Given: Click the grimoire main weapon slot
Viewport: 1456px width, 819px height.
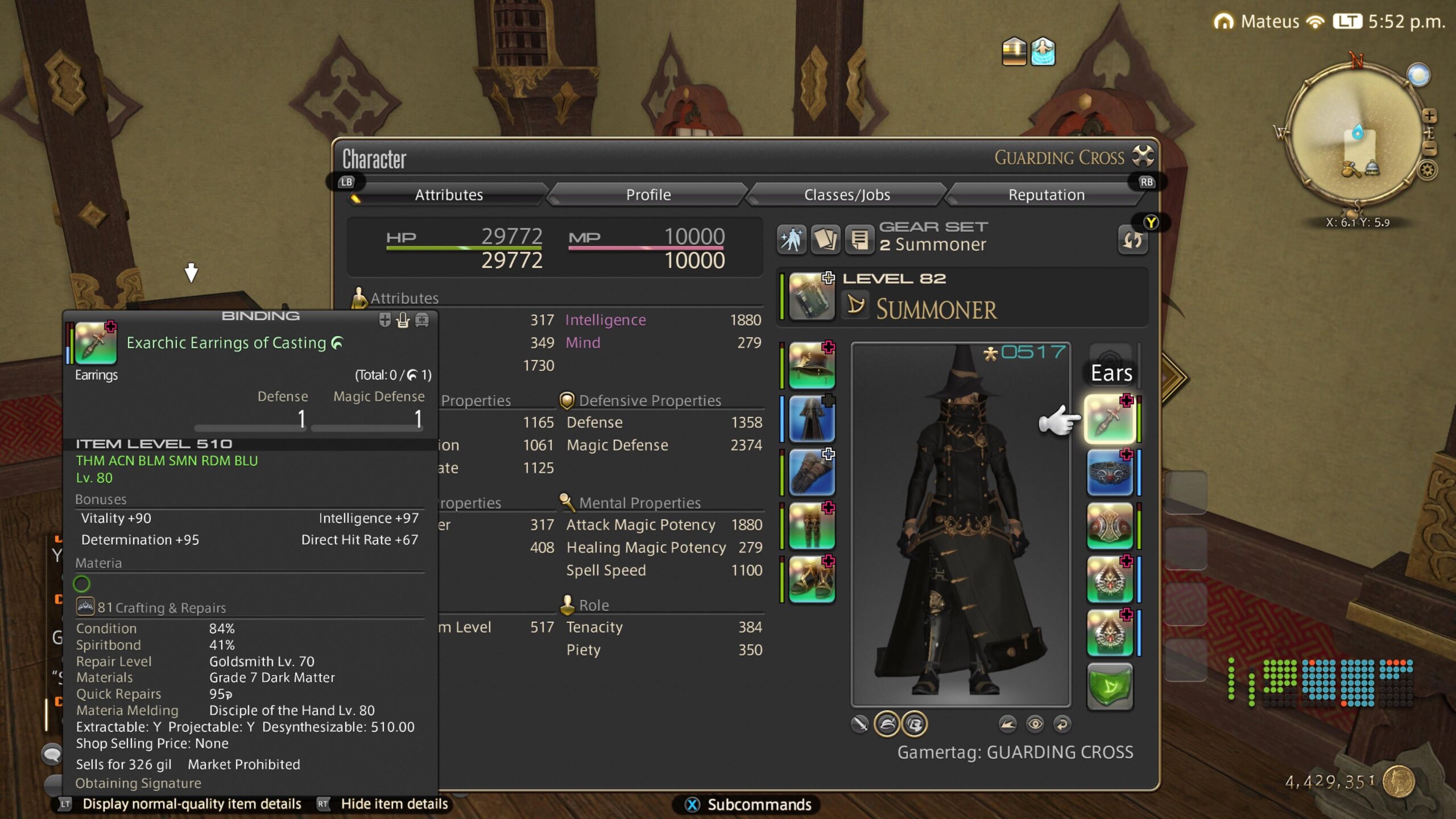Looking at the screenshot, I should (x=812, y=296).
